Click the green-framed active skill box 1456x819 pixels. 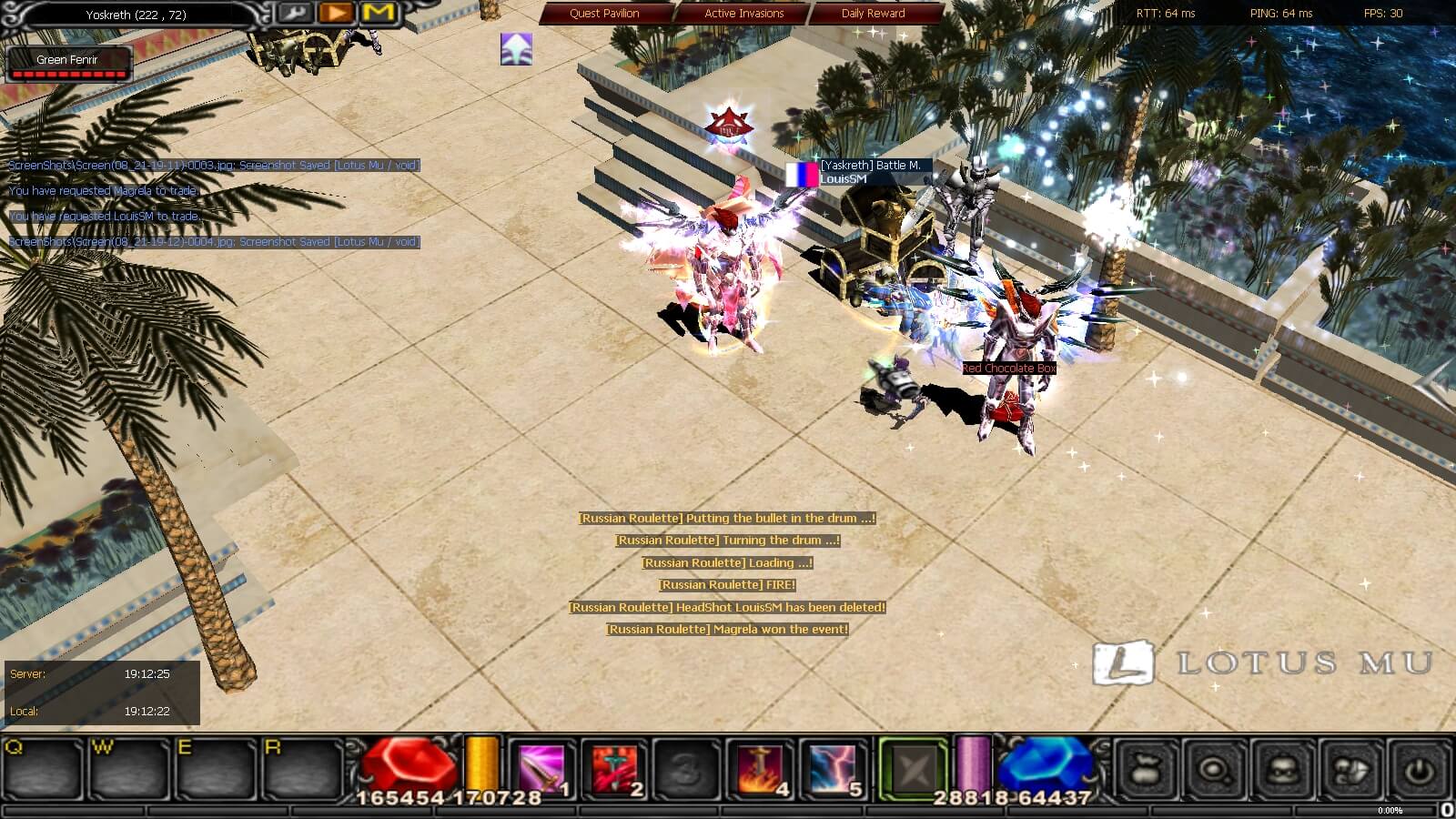pos(913,770)
